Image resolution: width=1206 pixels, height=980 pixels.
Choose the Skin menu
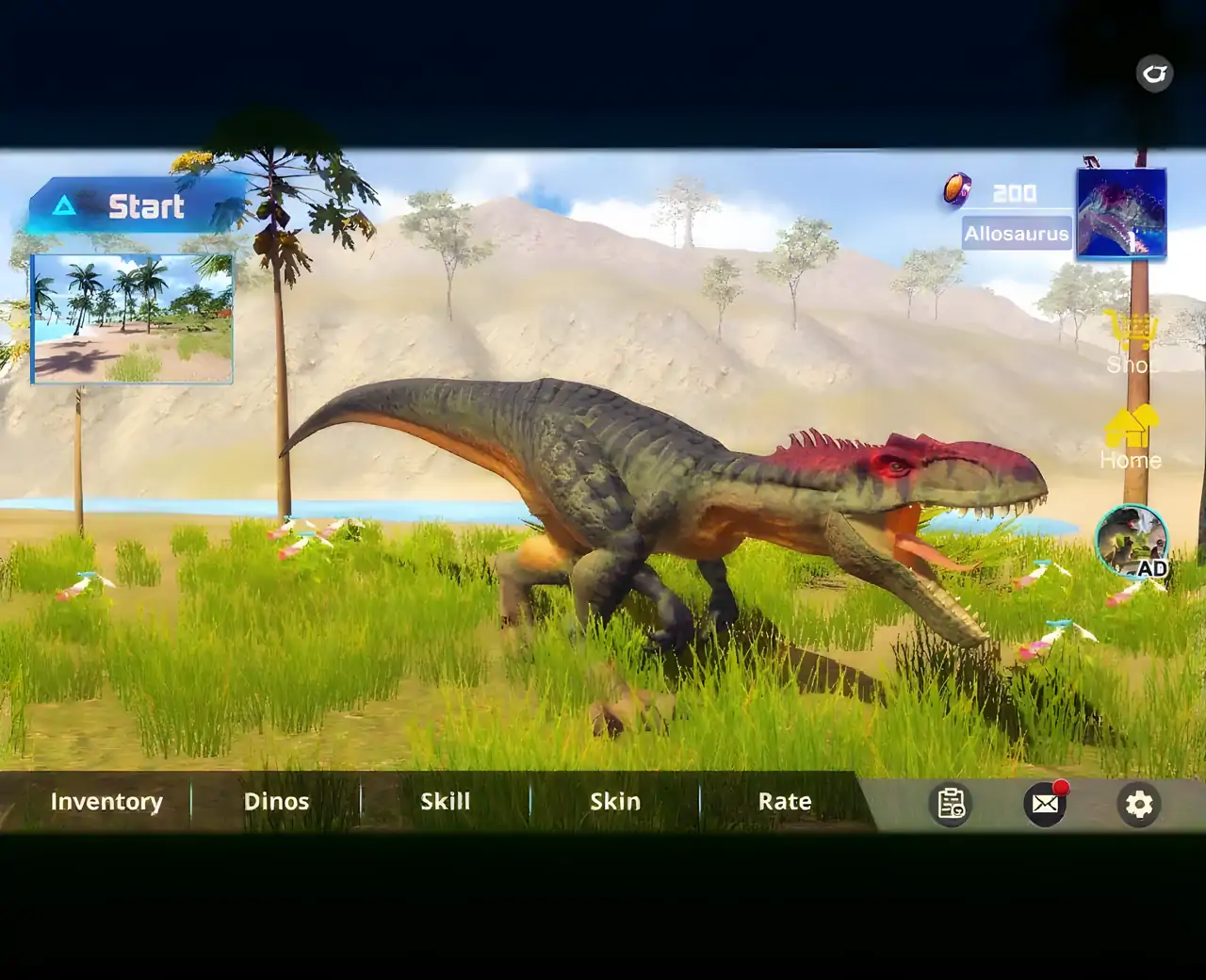click(x=614, y=802)
